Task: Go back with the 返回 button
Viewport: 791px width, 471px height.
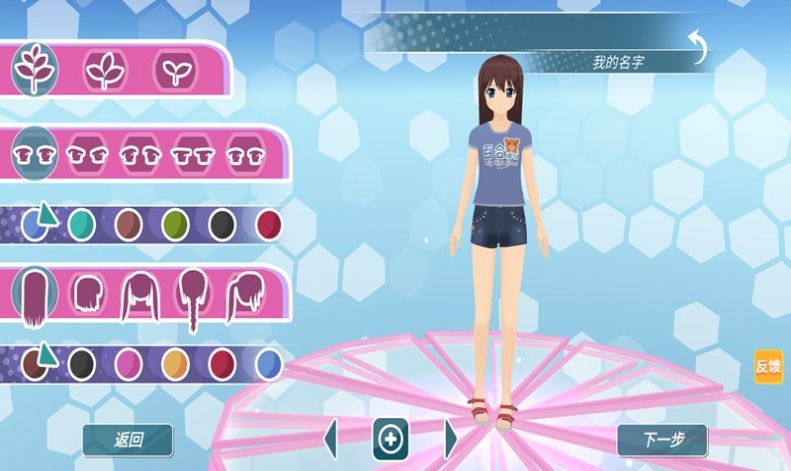Action: [x=128, y=439]
